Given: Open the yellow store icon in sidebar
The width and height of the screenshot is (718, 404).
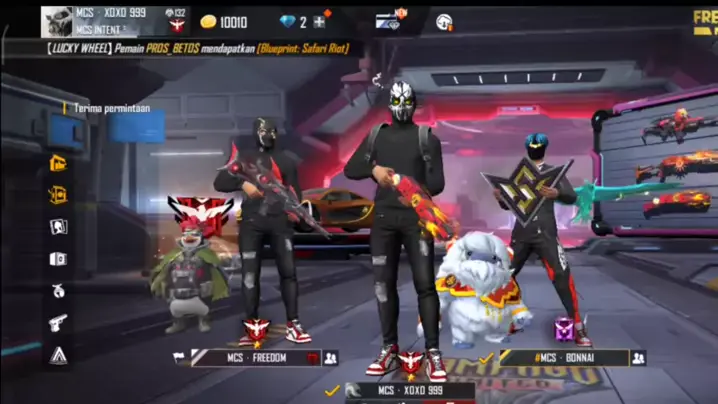Looking at the screenshot, I should tap(58, 163).
